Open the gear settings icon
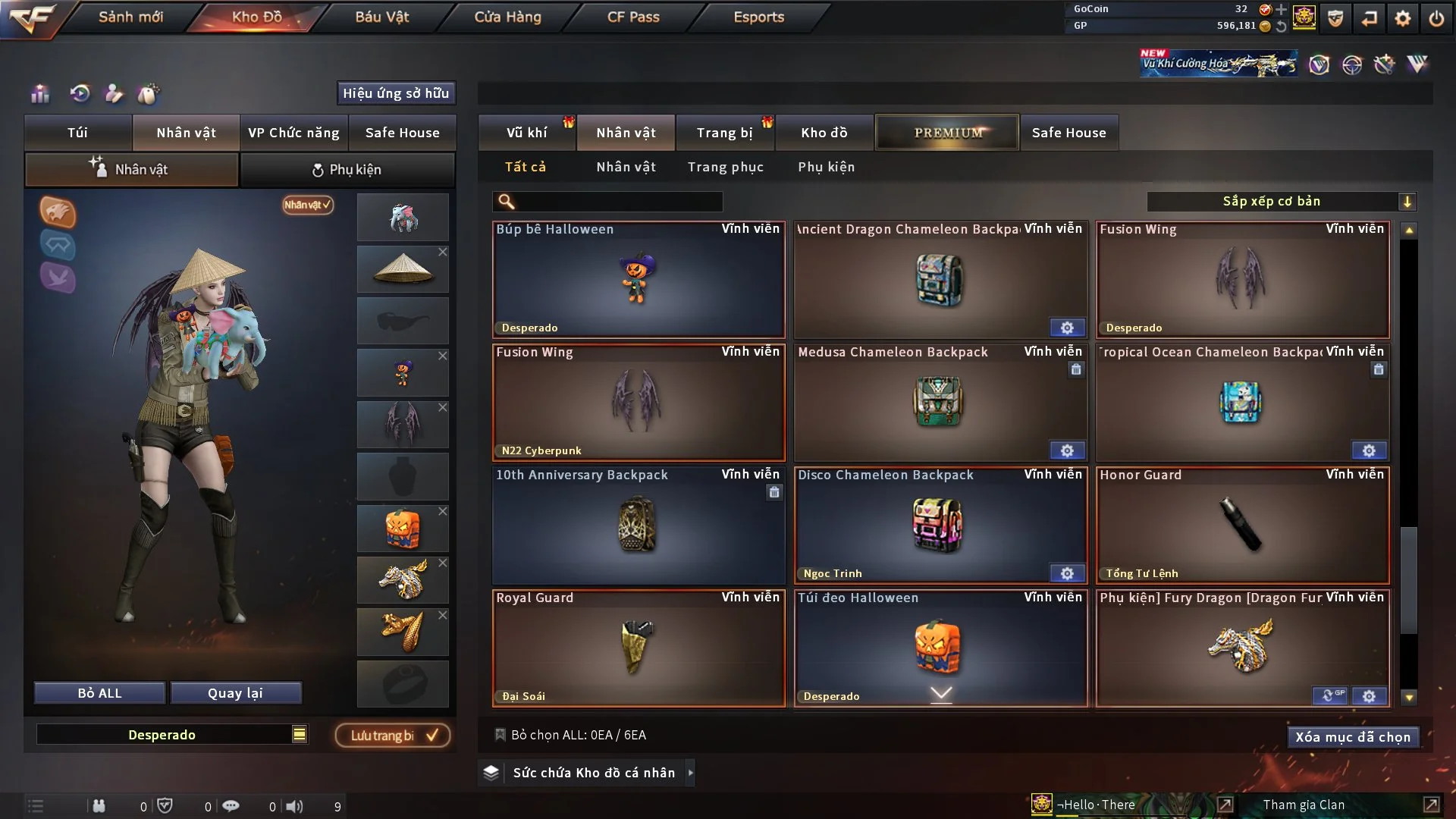 (1402, 18)
